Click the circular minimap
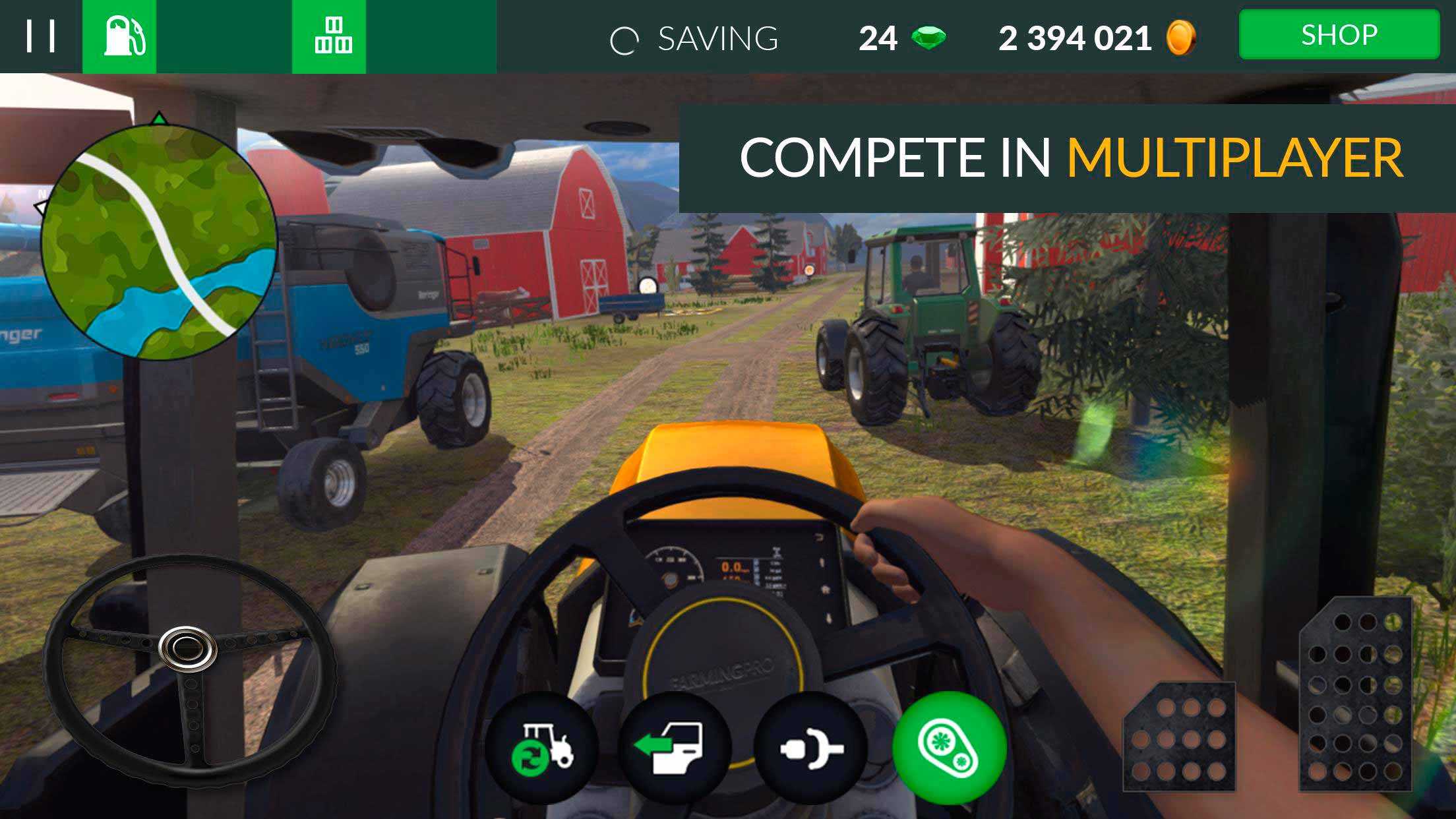 159,241
